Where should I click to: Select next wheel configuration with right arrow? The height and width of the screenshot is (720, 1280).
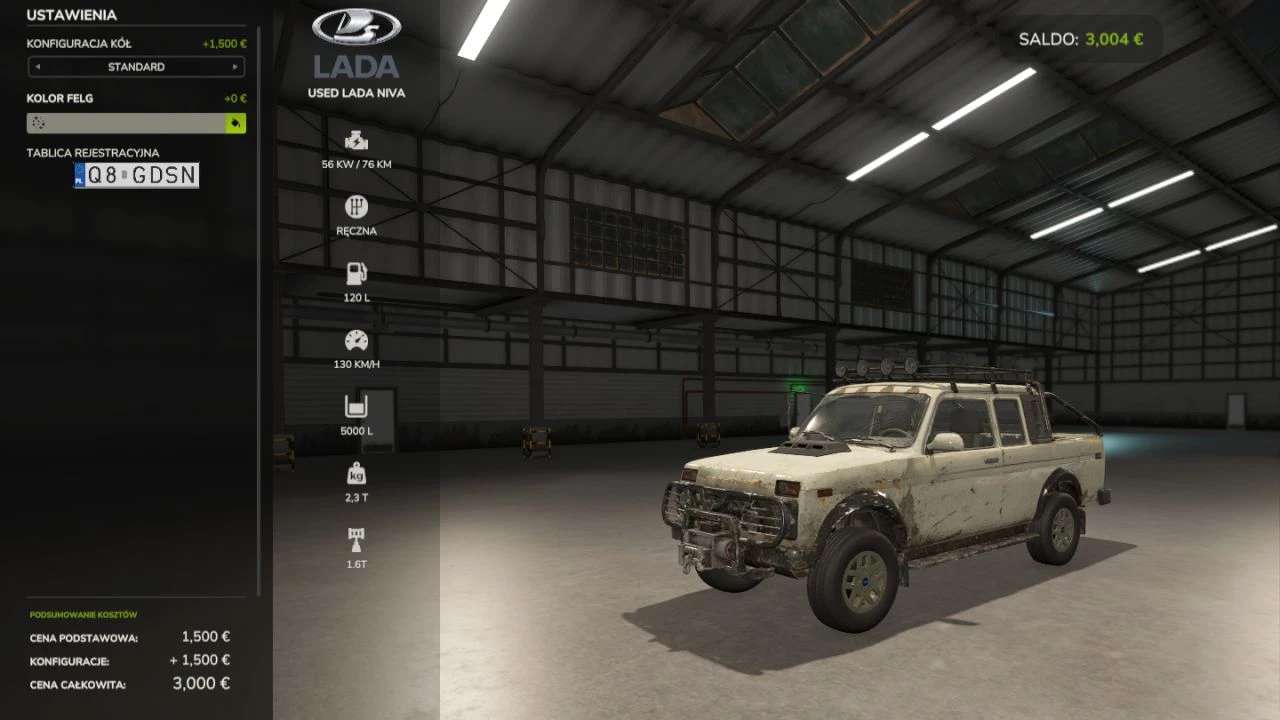235,67
